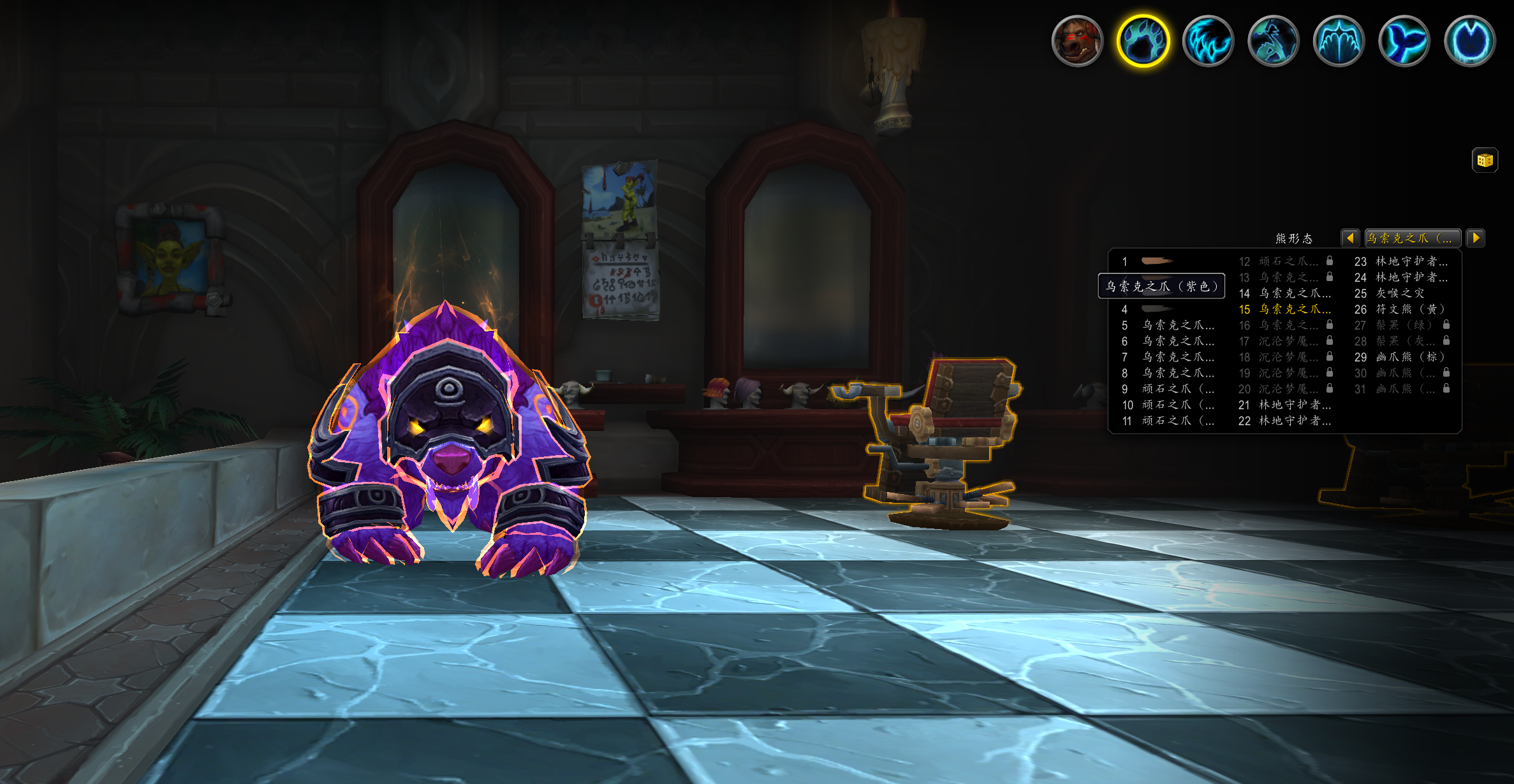This screenshot has height=784, width=1514.
Task: Open the travel form stag icon
Action: [x=1274, y=41]
